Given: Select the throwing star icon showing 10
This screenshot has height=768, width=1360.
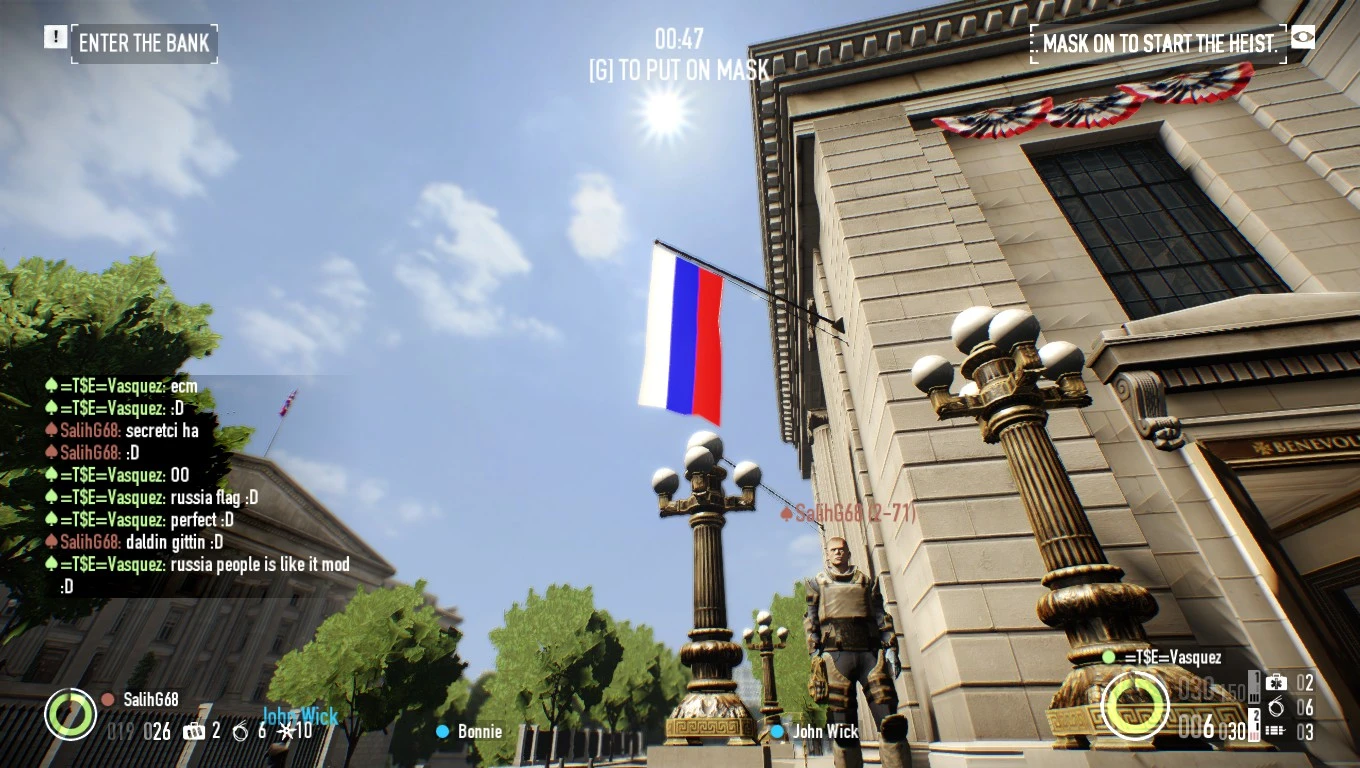Looking at the screenshot, I should (287, 731).
